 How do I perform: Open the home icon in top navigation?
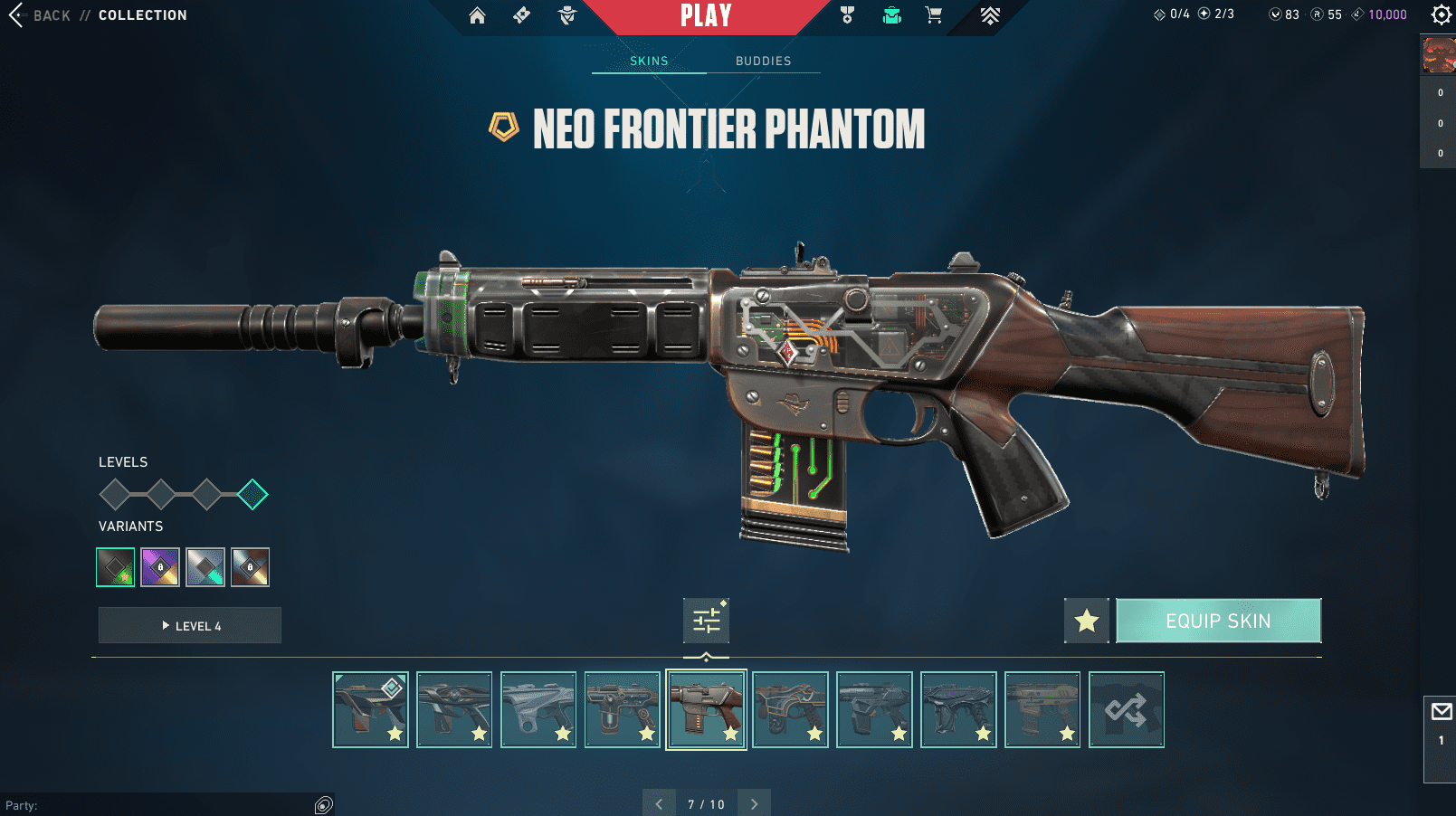(477, 15)
